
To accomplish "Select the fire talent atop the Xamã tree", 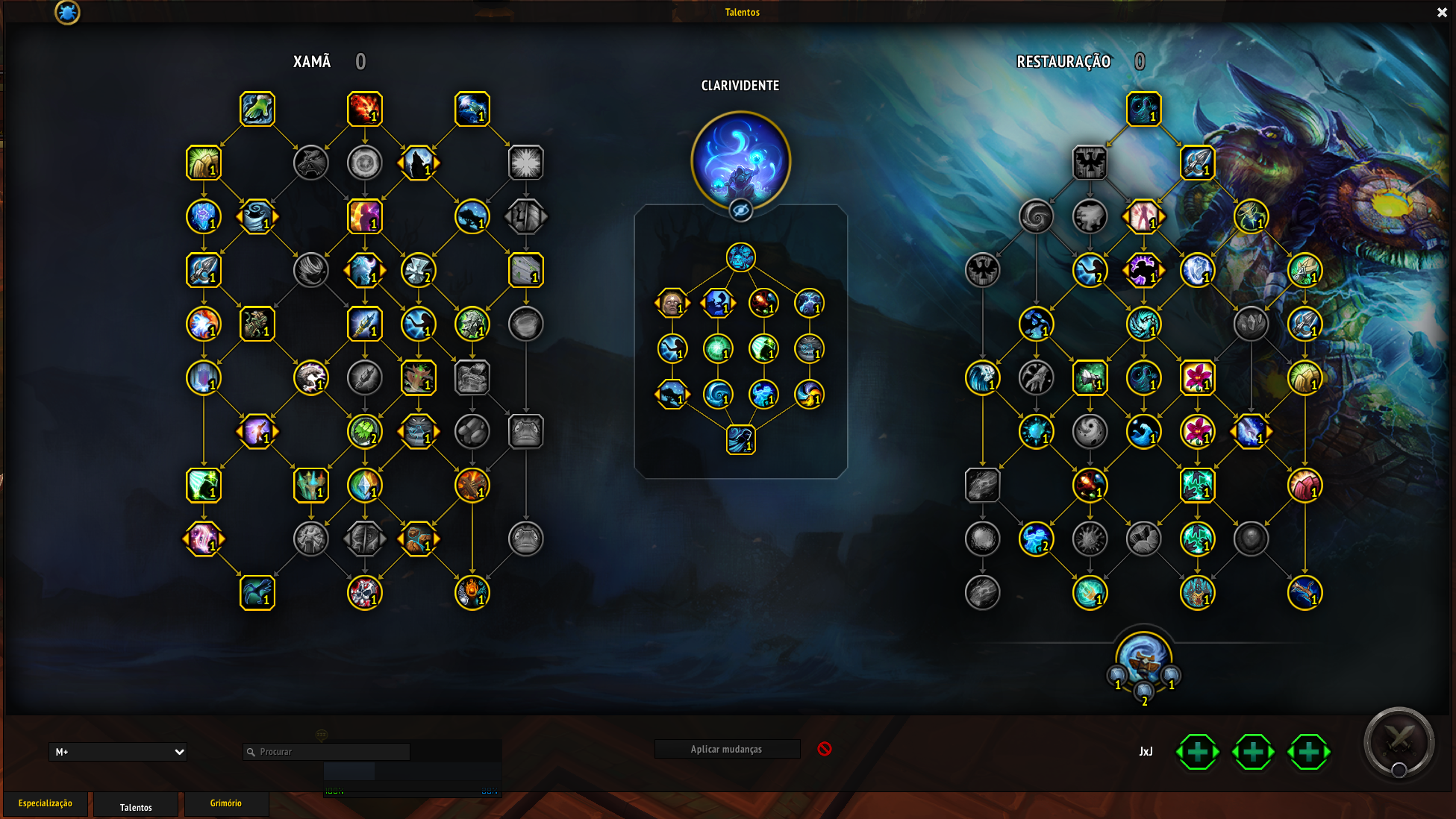I will [x=365, y=109].
